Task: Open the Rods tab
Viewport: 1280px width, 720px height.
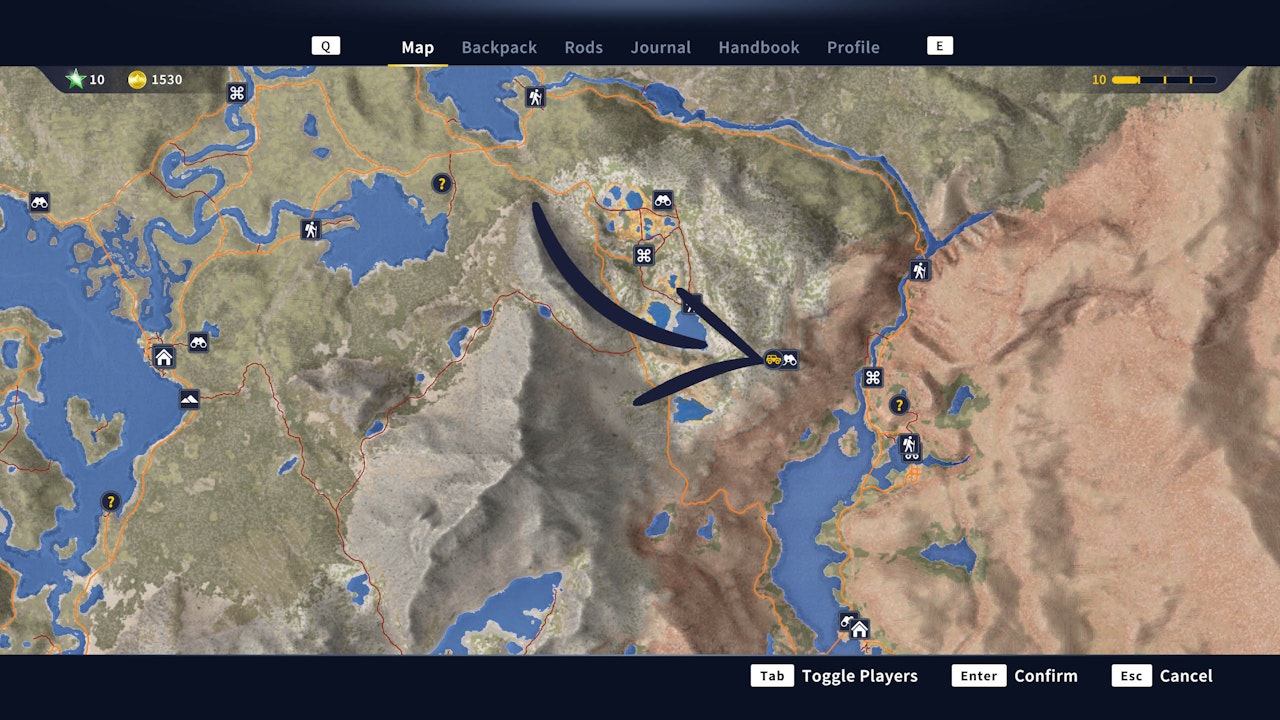Action: coord(584,47)
